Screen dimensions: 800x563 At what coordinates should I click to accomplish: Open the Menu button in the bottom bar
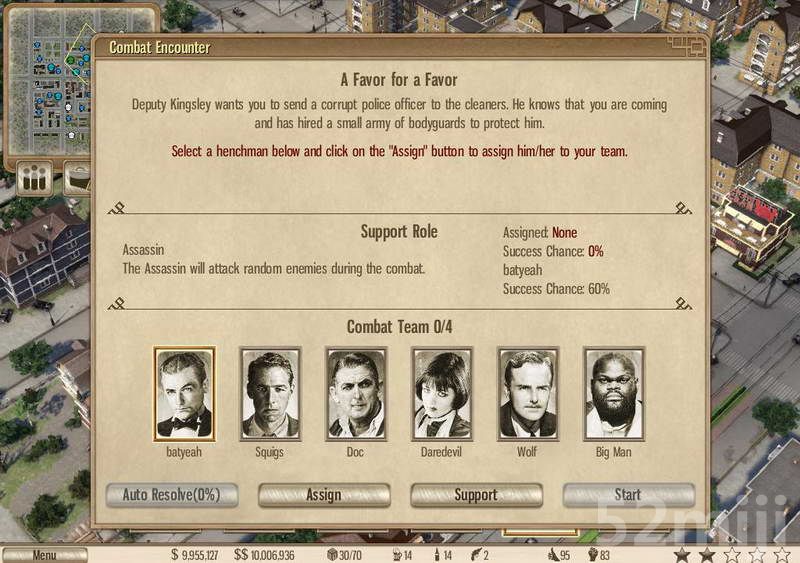click(44, 555)
